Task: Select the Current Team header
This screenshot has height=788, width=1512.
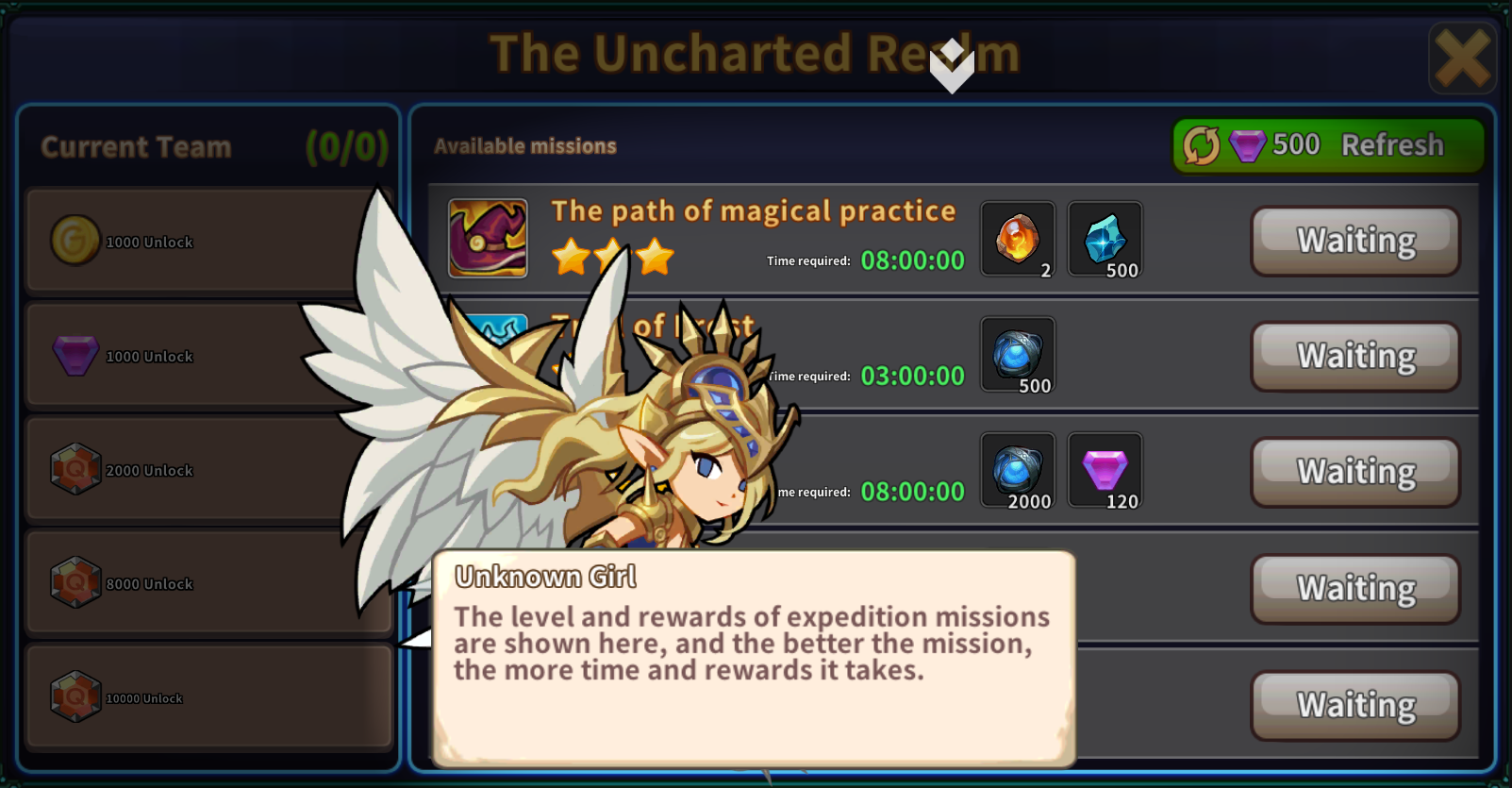Action: [135, 146]
